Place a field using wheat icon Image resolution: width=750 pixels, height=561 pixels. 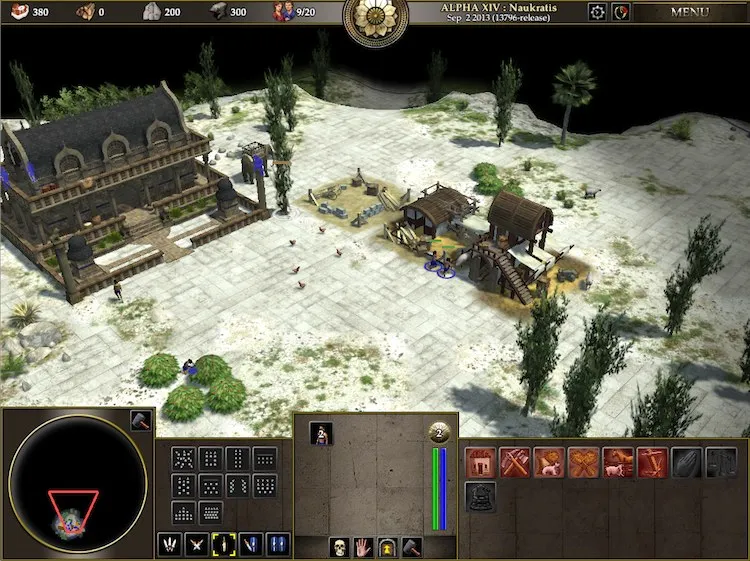583,461
